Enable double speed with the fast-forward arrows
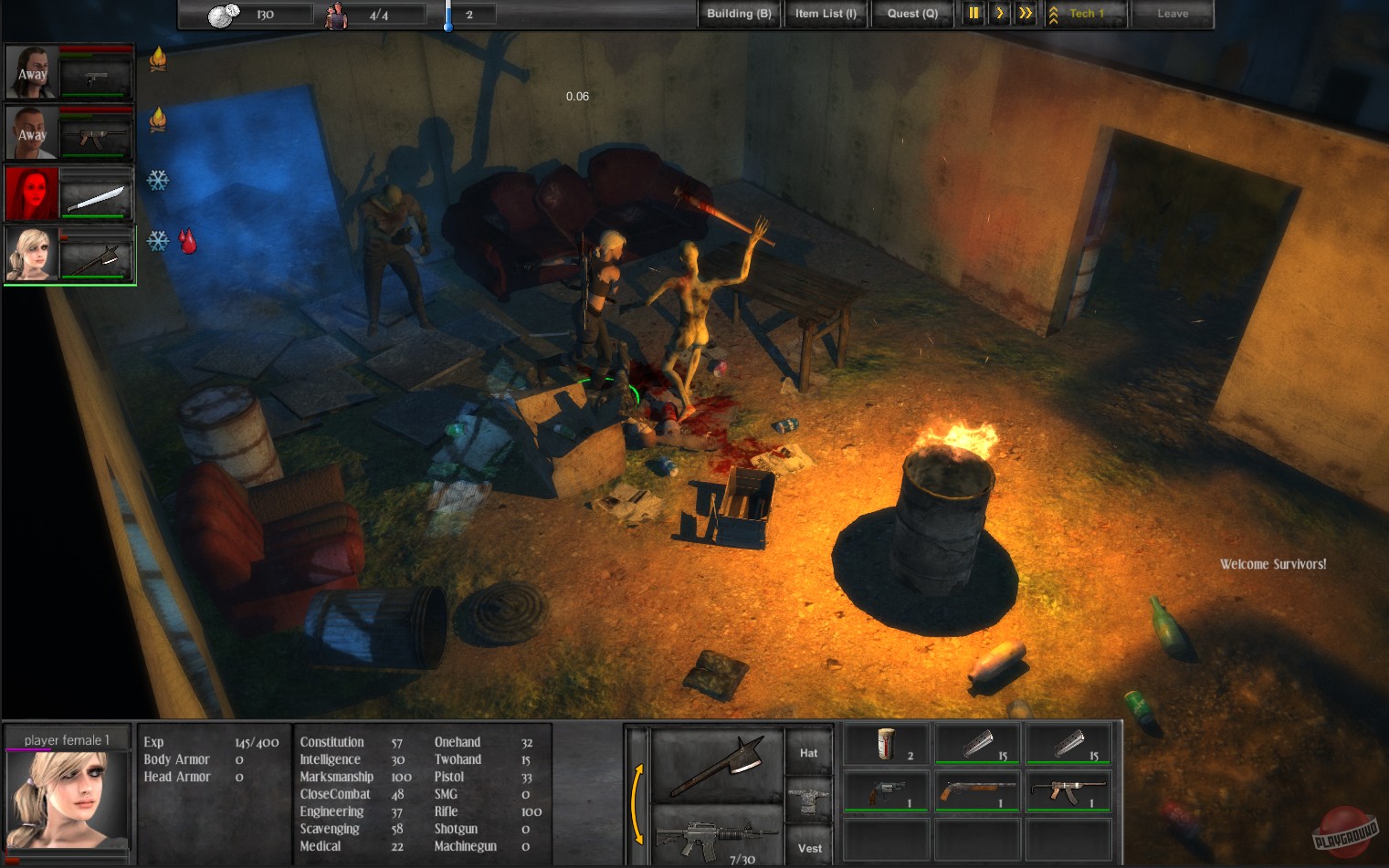Viewport: 1389px width, 868px height. [1025, 13]
